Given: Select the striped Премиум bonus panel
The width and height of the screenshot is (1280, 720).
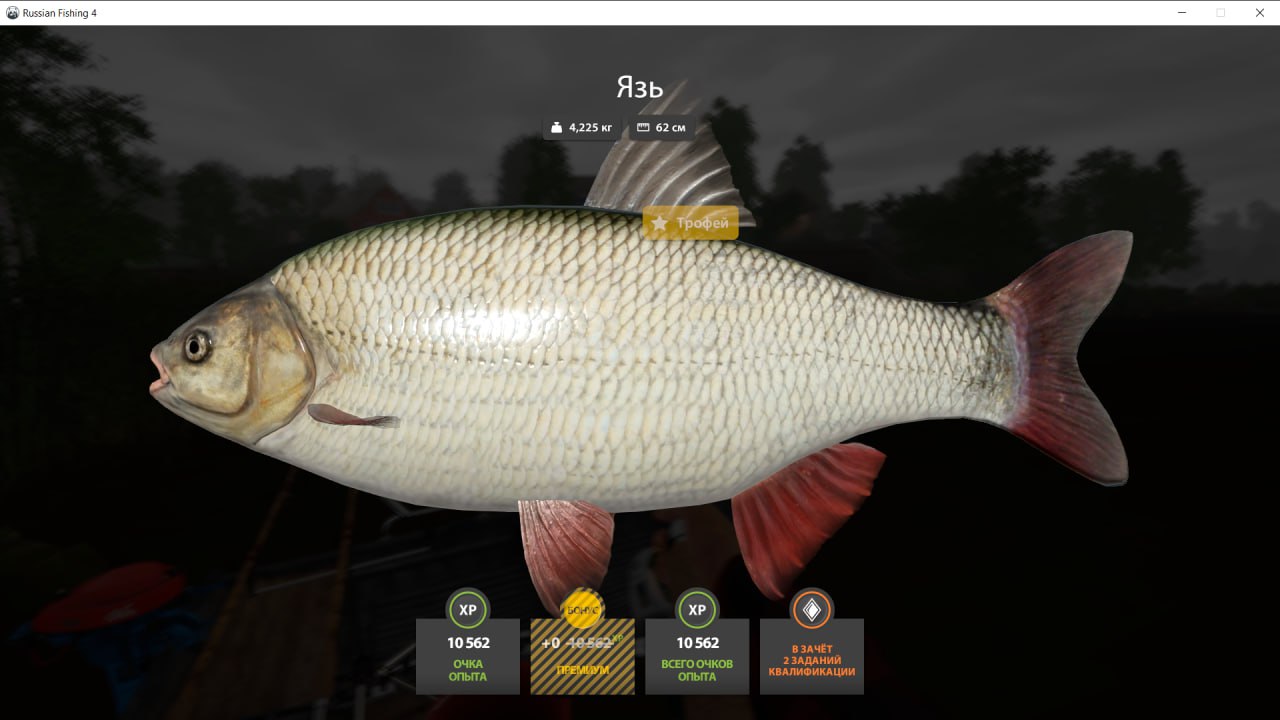Looking at the screenshot, I should click(582, 655).
